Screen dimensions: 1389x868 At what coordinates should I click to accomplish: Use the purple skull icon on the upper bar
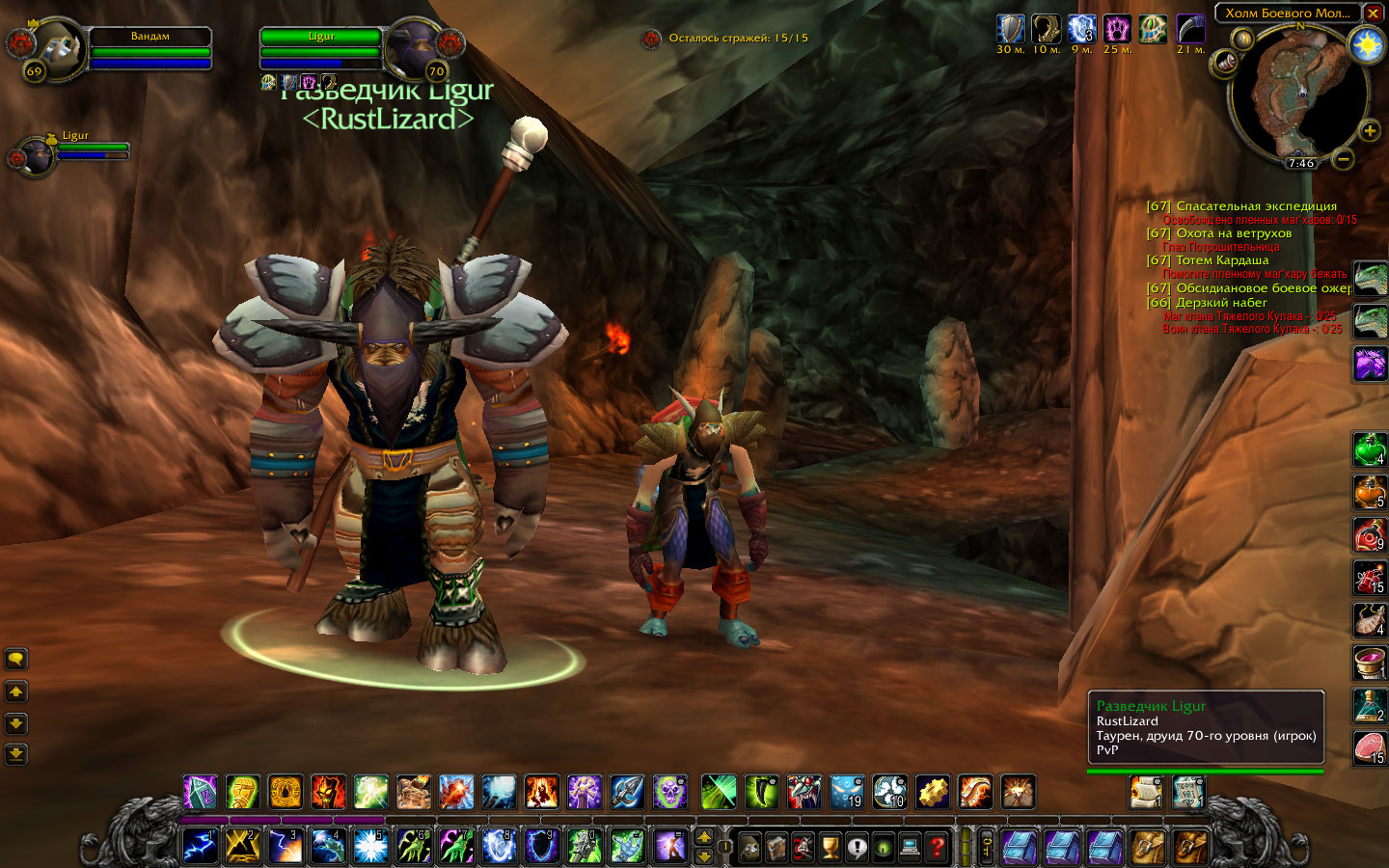(669, 793)
